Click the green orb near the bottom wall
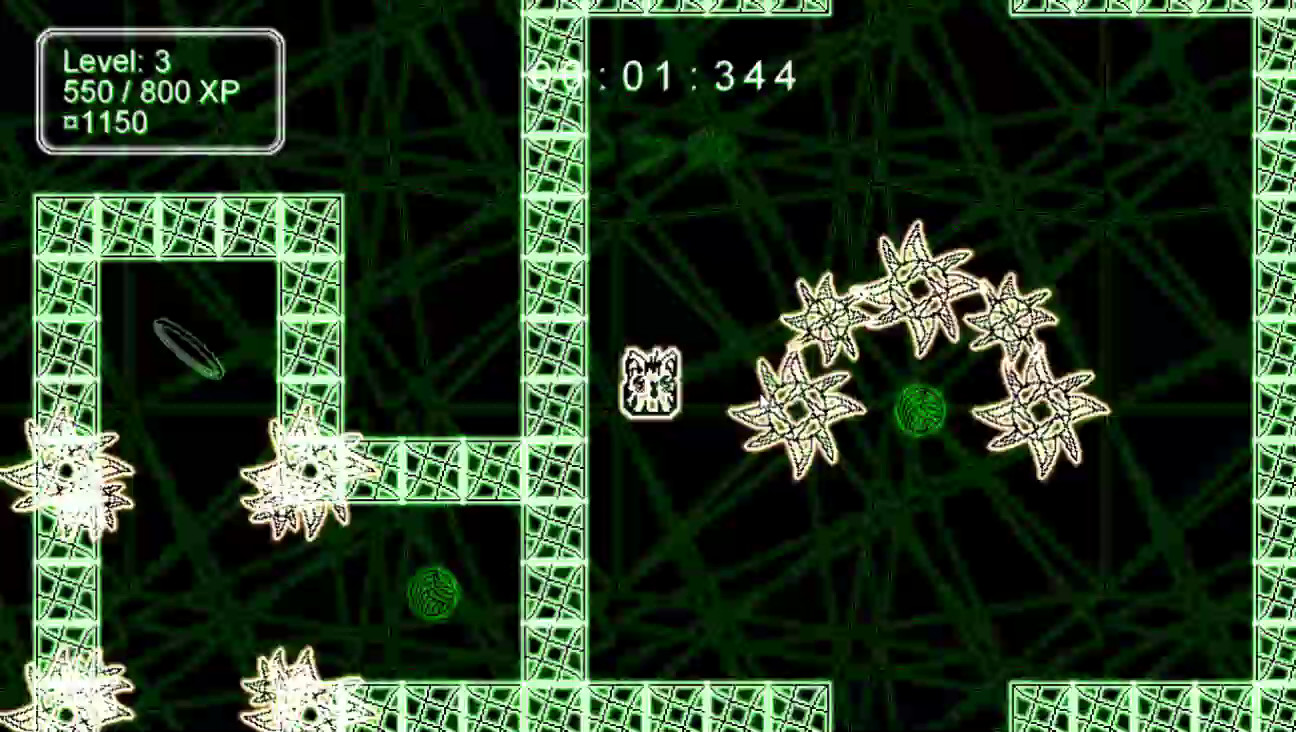This screenshot has width=1296, height=732. 434,592
